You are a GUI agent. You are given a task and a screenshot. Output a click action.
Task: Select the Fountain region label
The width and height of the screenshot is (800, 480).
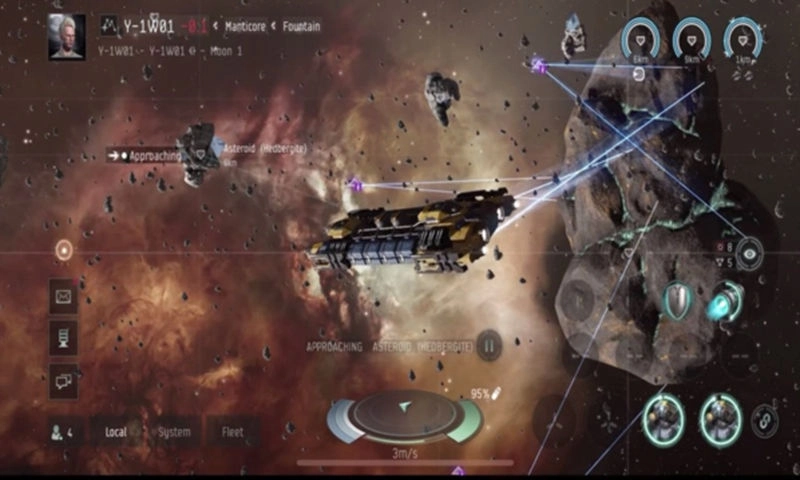299,27
